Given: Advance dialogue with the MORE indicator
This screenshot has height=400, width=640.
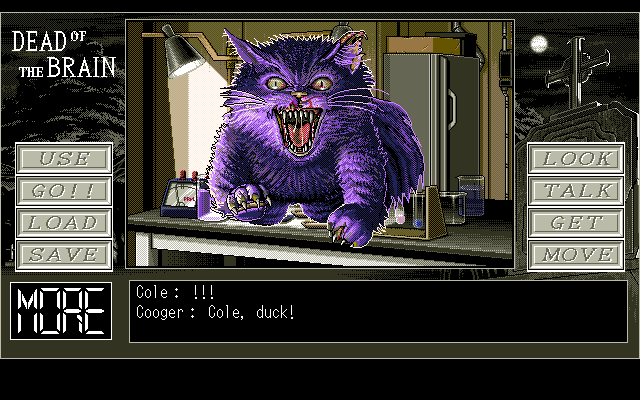Looking at the screenshot, I should coord(61,310).
